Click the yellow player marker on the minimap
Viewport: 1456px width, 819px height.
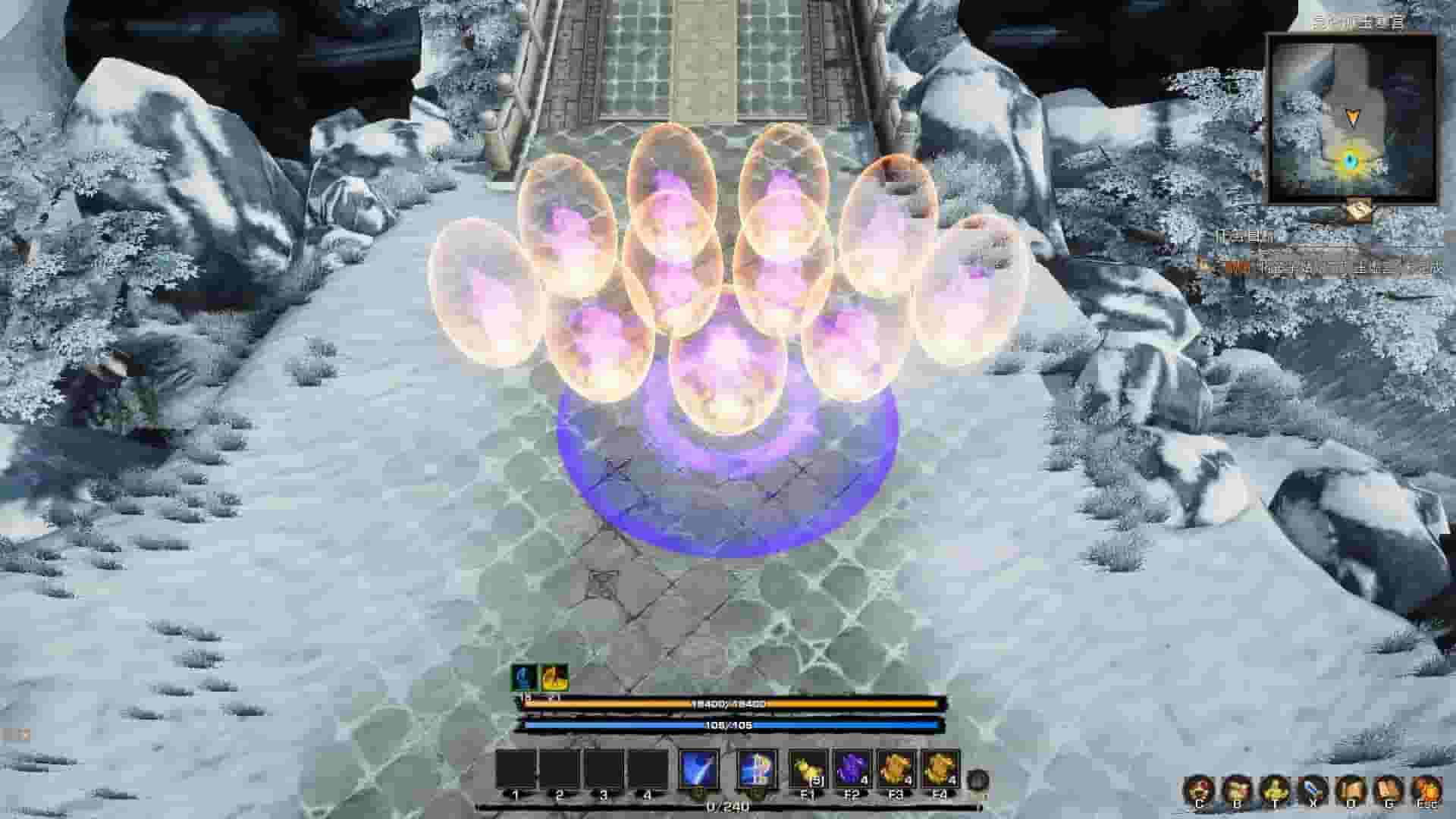coord(1353,118)
